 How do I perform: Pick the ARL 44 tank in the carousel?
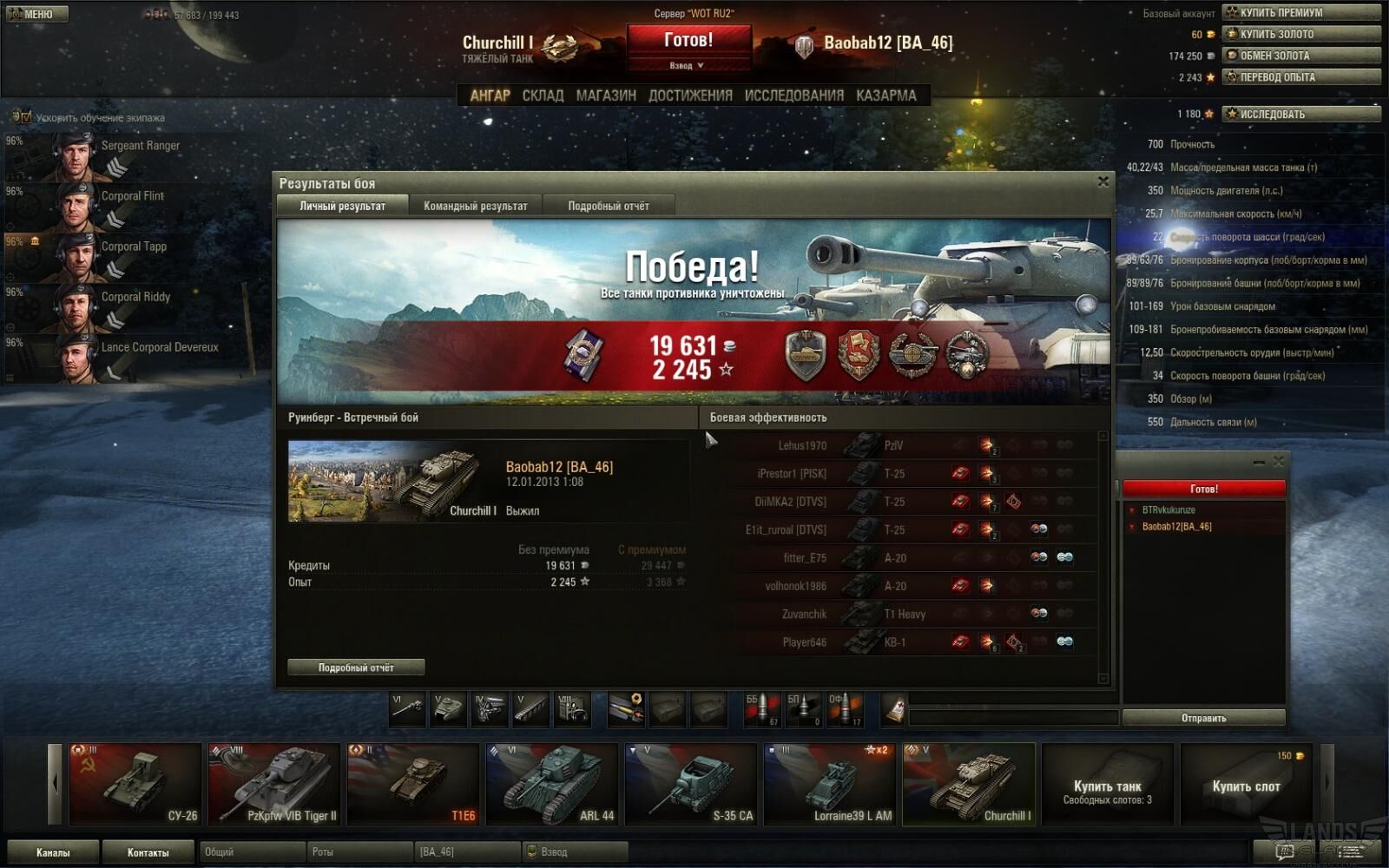pos(552,784)
